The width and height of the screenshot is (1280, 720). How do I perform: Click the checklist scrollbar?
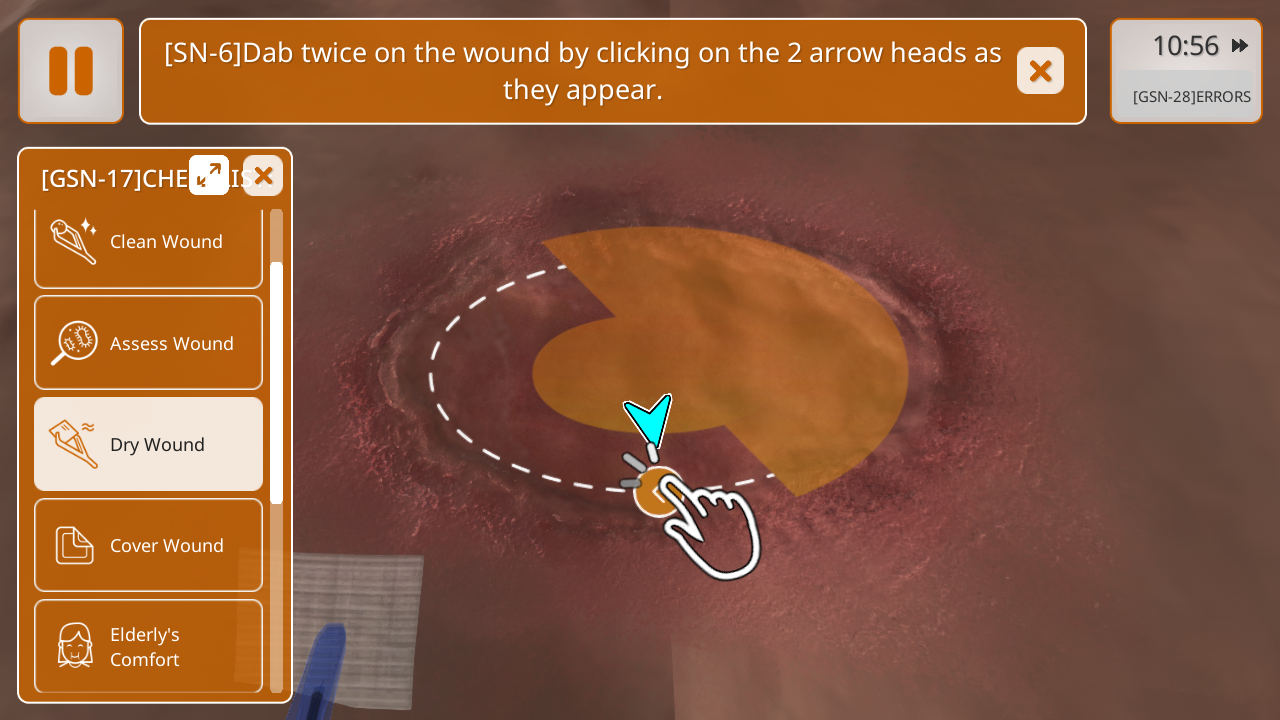click(276, 382)
